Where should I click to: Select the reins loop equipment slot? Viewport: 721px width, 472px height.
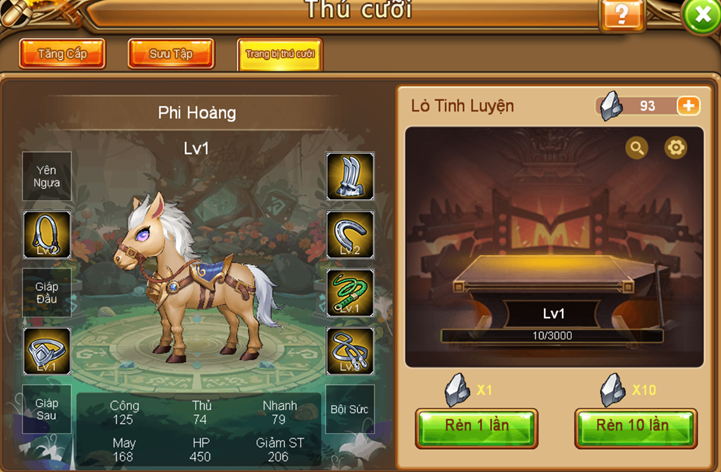pyautogui.click(x=47, y=234)
